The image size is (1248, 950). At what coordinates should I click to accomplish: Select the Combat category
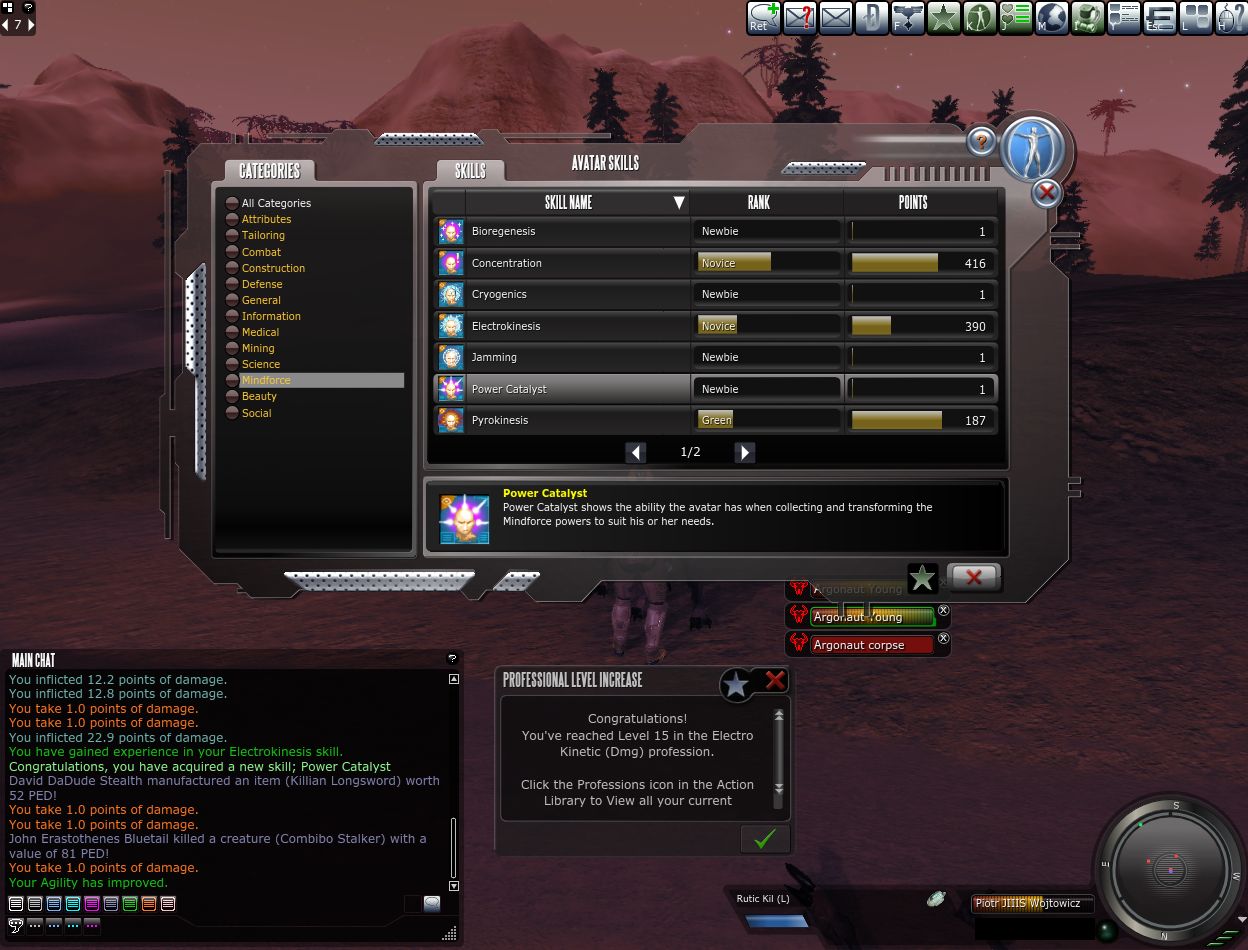(x=261, y=252)
